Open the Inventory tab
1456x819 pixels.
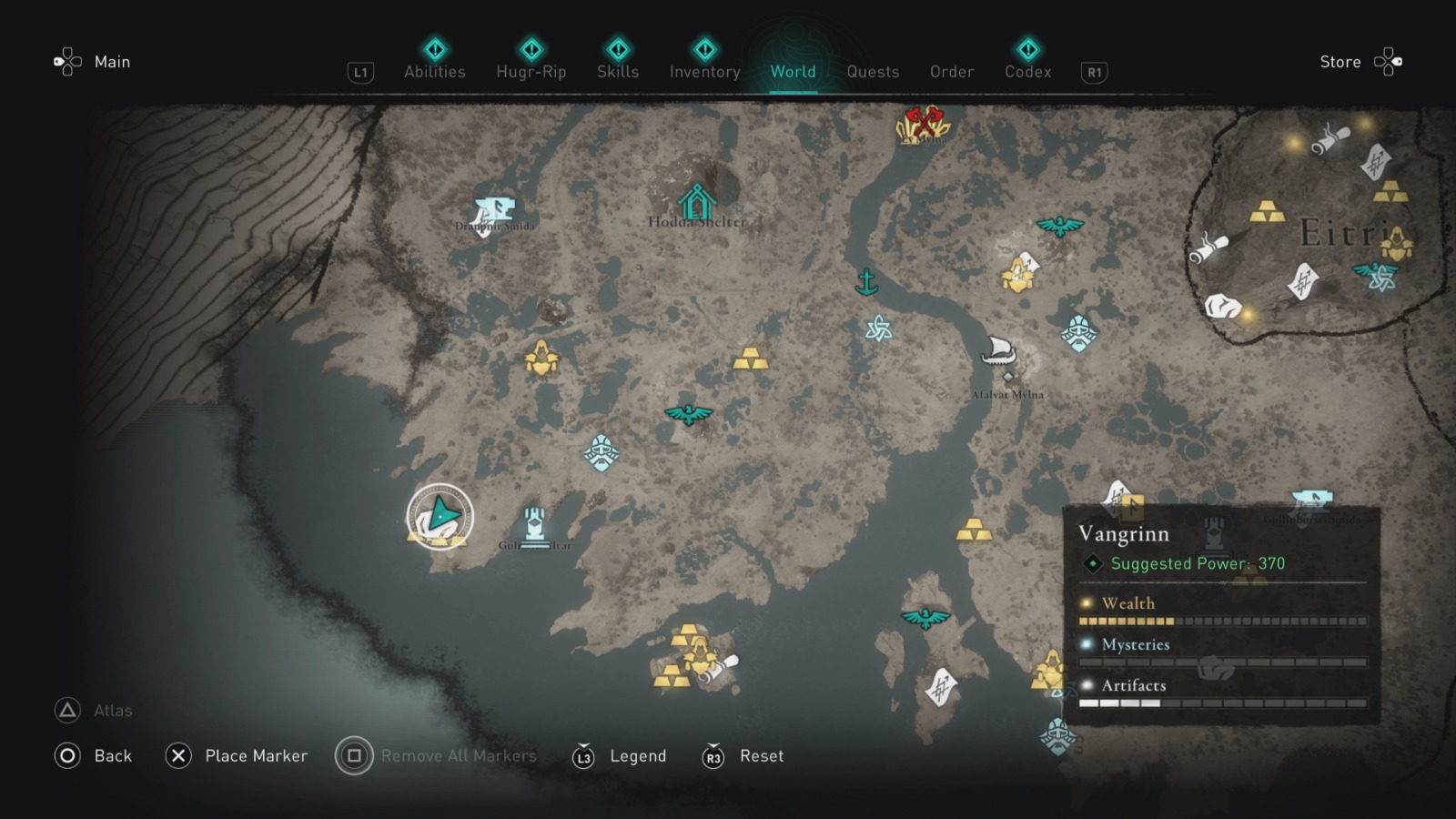[x=704, y=72]
